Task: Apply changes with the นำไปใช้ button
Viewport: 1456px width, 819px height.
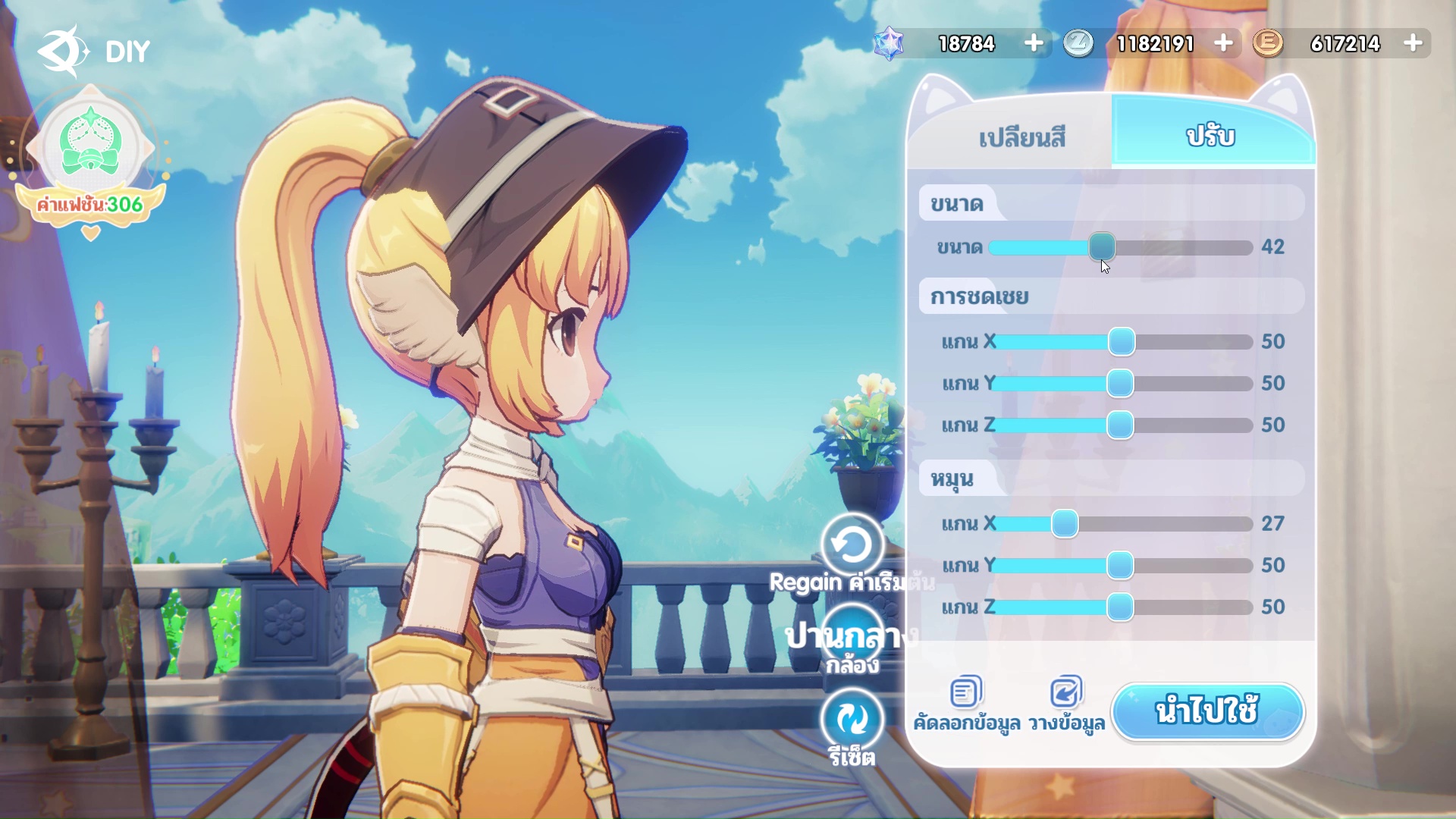Action: (x=1207, y=711)
